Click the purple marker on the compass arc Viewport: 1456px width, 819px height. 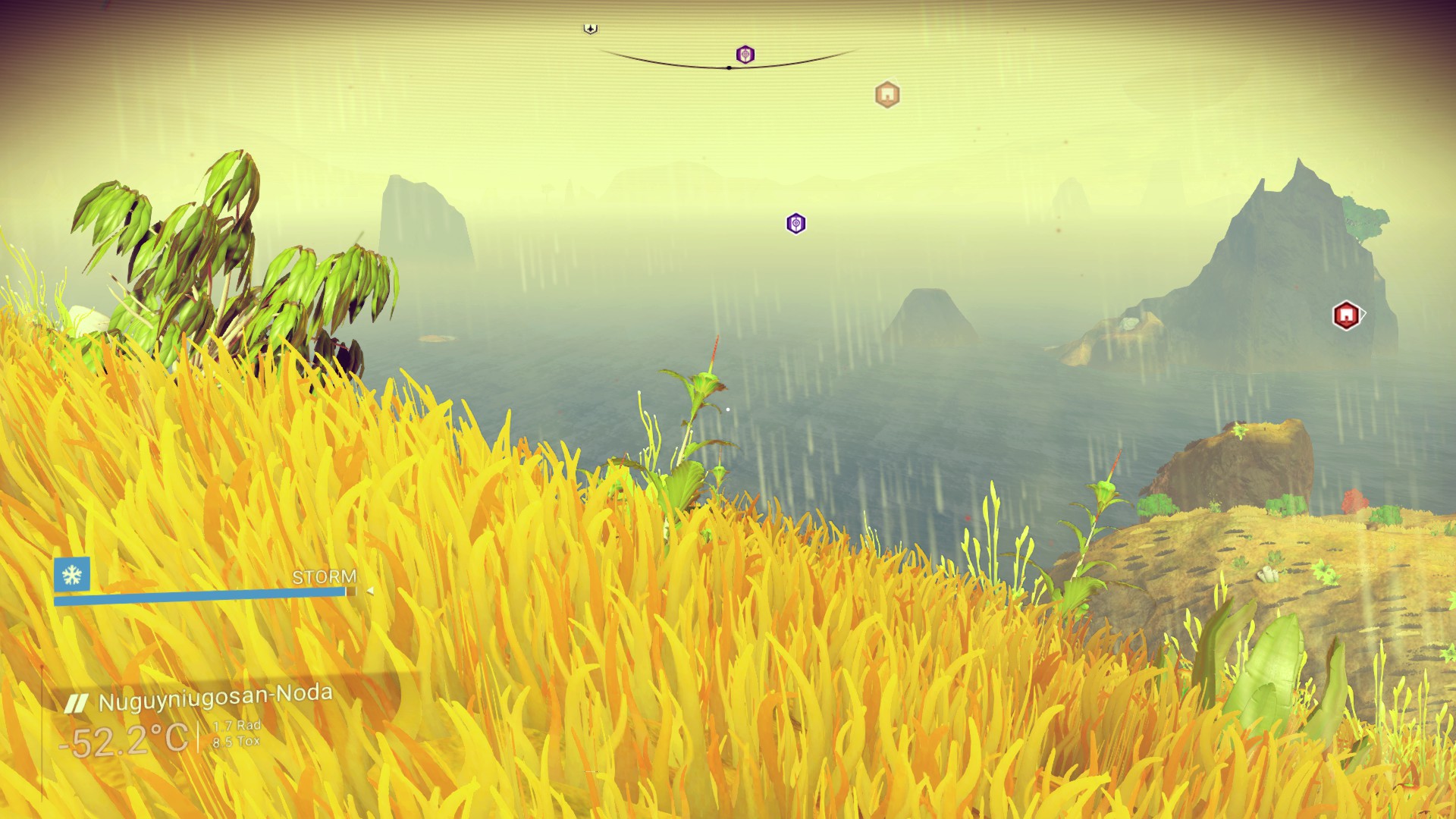tap(745, 55)
